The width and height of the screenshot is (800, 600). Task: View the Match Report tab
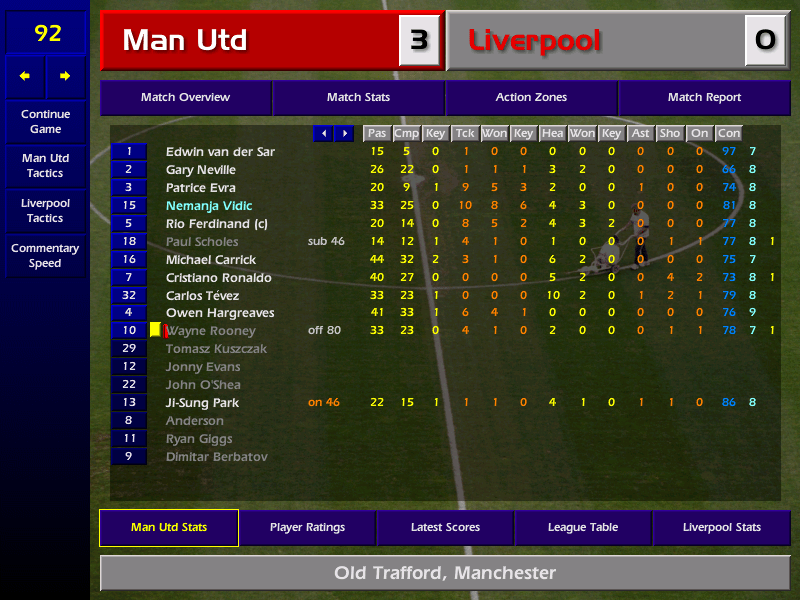(704, 98)
